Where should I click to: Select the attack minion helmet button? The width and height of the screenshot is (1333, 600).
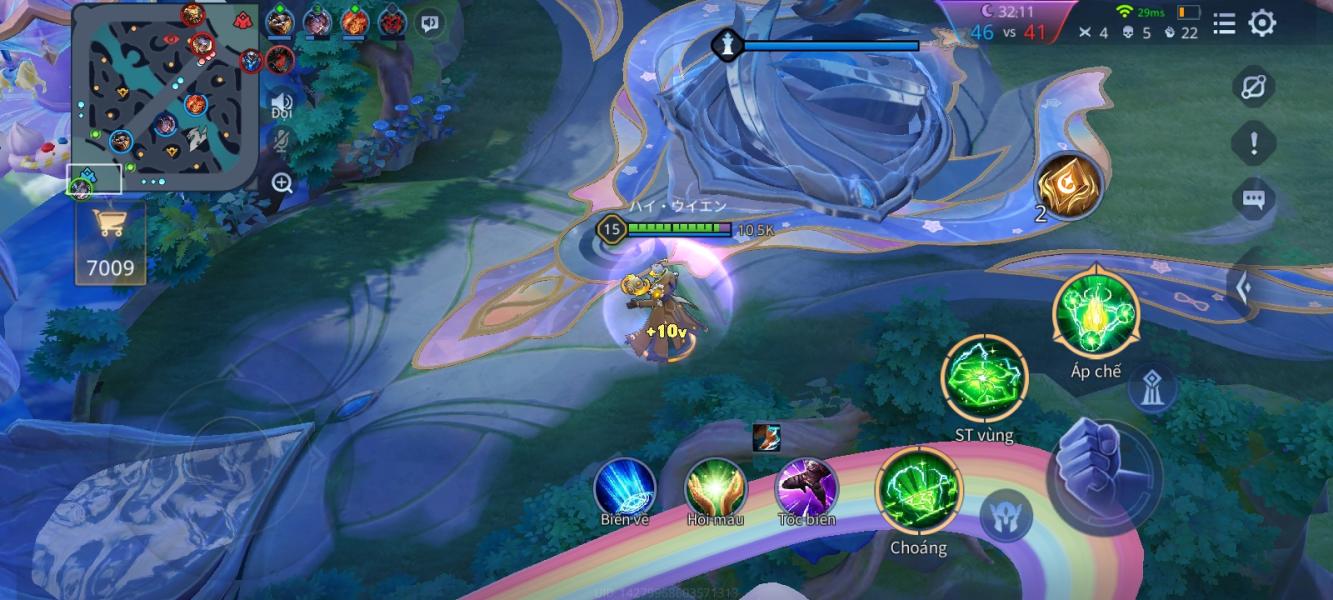pyautogui.click(x=1005, y=517)
